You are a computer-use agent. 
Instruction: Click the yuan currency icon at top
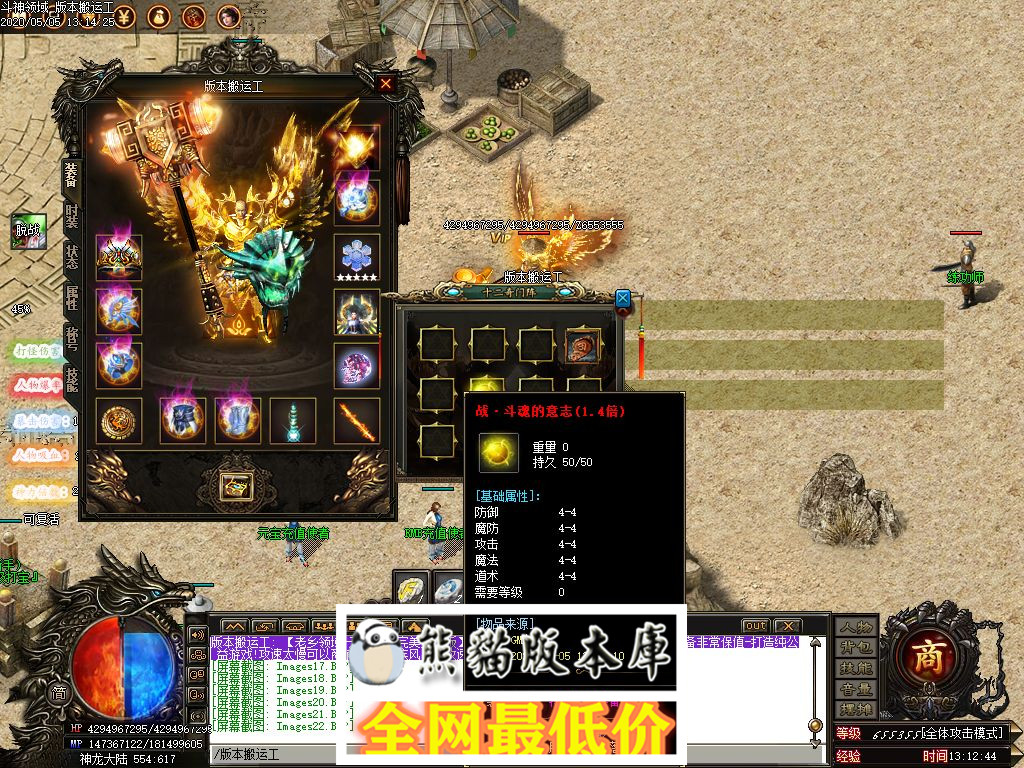click(123, 16)
